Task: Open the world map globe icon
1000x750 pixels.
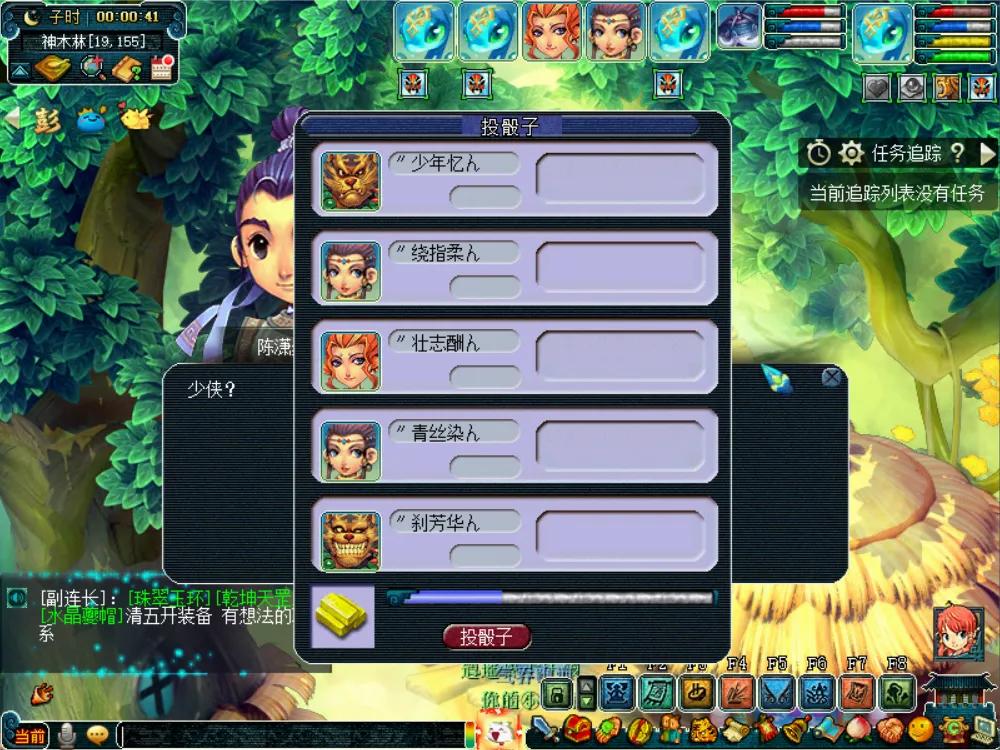Action: (x=93, y=68)
